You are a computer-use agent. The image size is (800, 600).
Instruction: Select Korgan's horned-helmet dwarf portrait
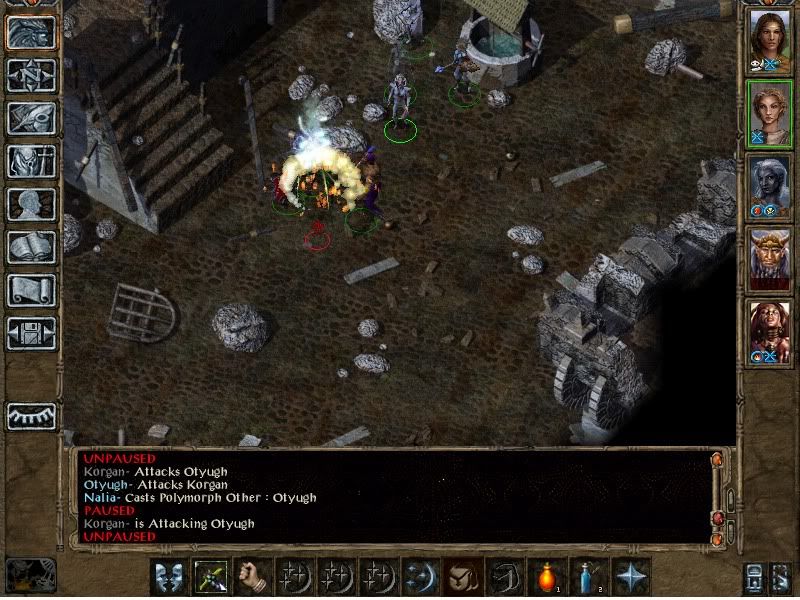pyautogui.click(x=769, y=259)
